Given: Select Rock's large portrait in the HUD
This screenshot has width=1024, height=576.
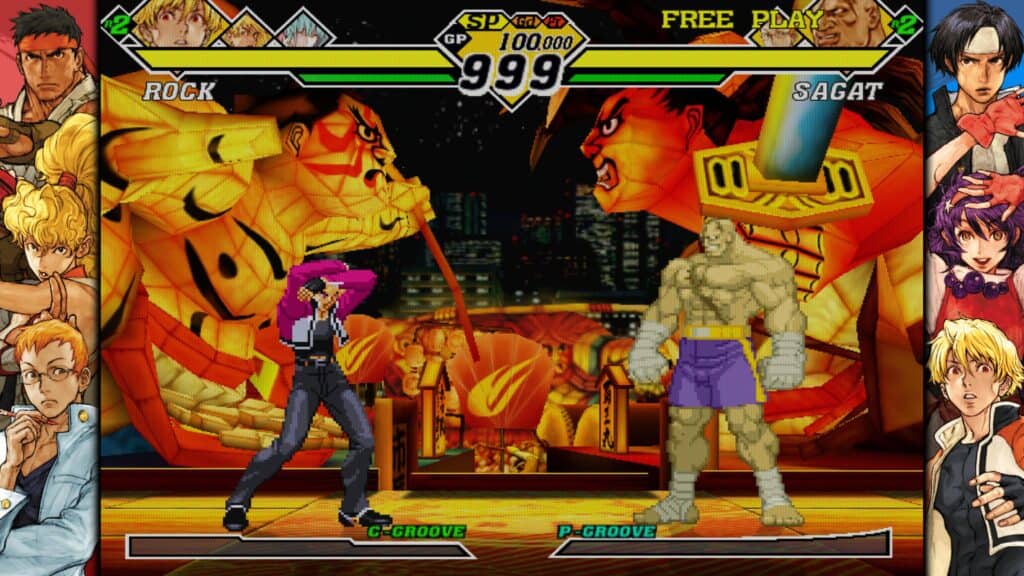Looking at the screenshot, I should pos(177,22).
